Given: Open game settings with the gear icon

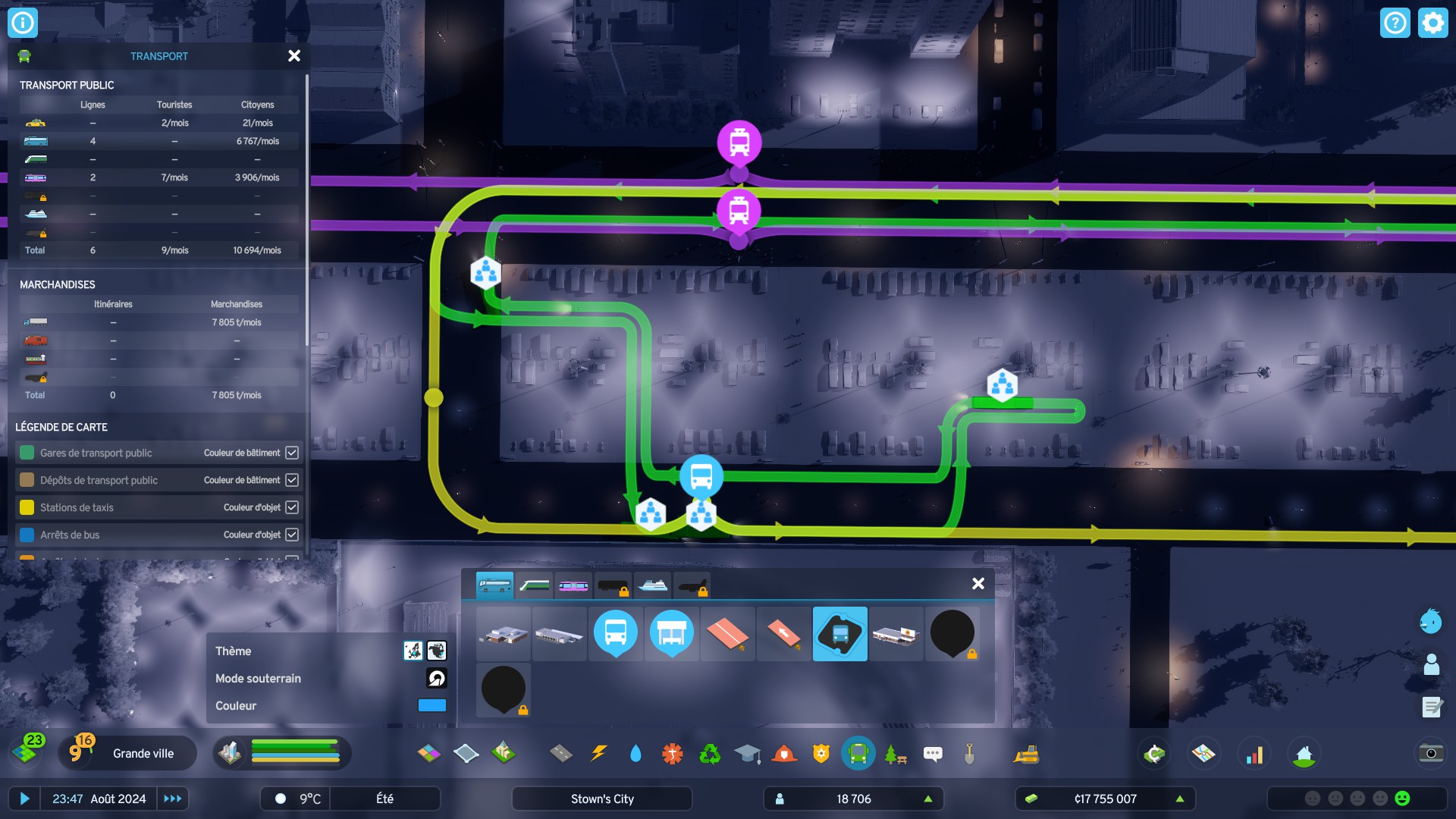Looking at the screenshot, I should tap(1432, 23).
